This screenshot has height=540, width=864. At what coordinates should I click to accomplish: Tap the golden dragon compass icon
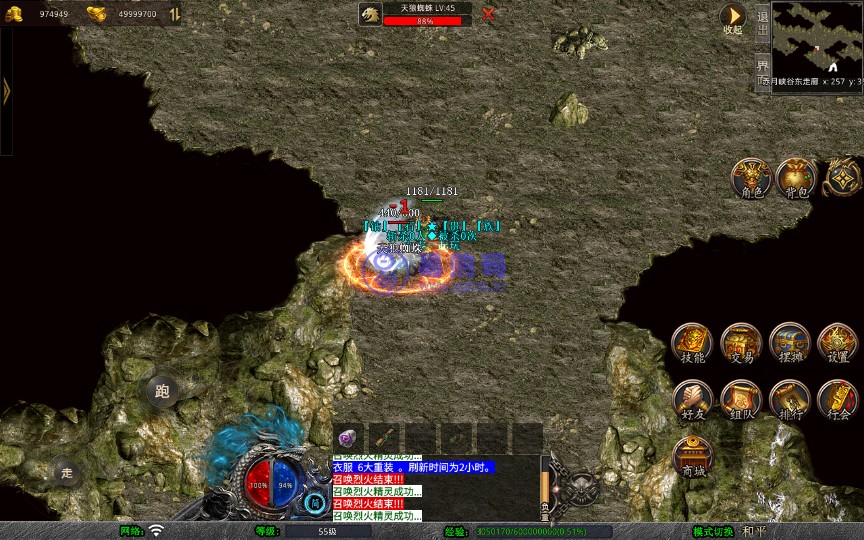coord(841,177)
